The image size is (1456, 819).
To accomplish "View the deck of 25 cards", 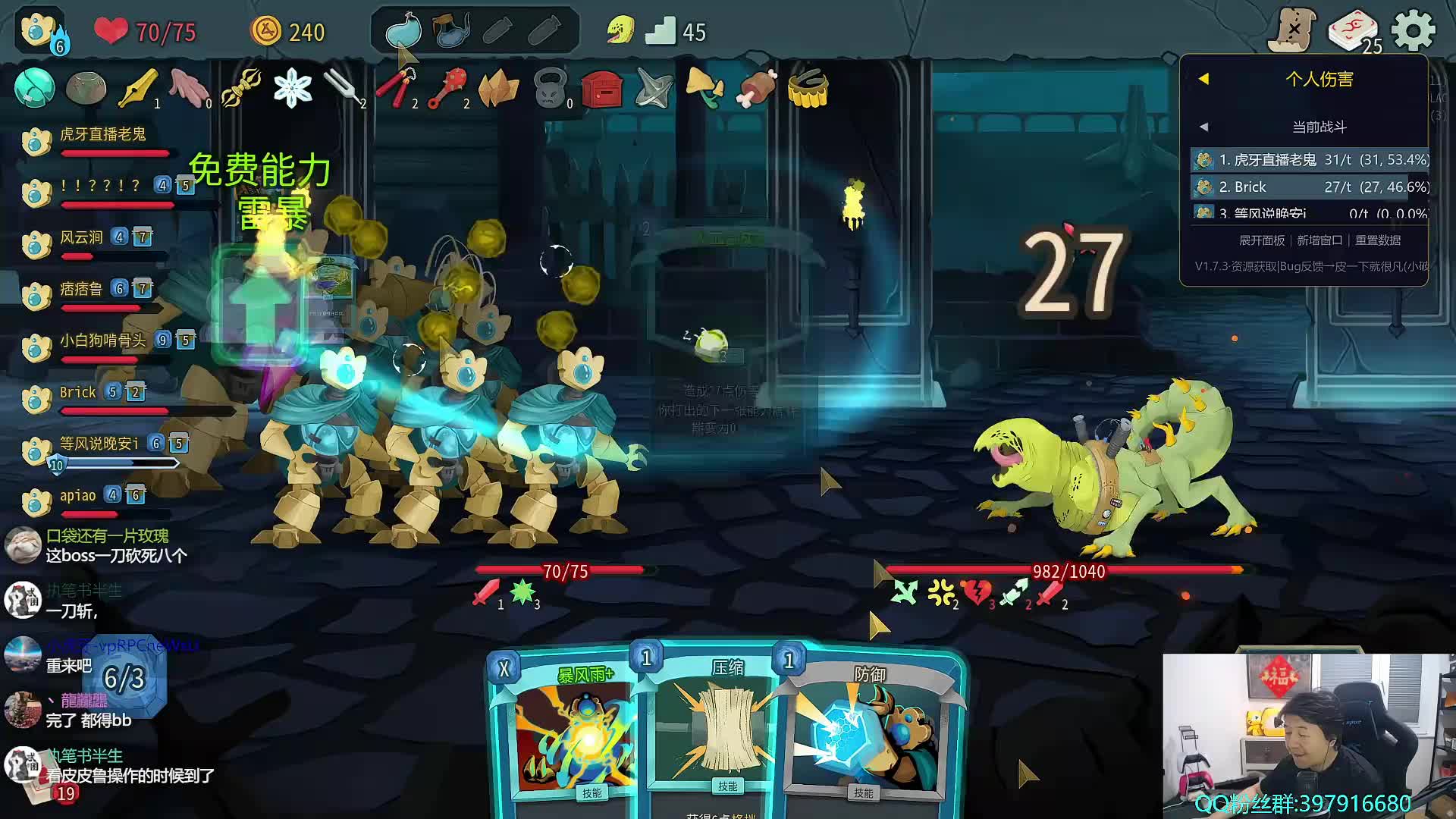I will click(x=1354, y=31).
